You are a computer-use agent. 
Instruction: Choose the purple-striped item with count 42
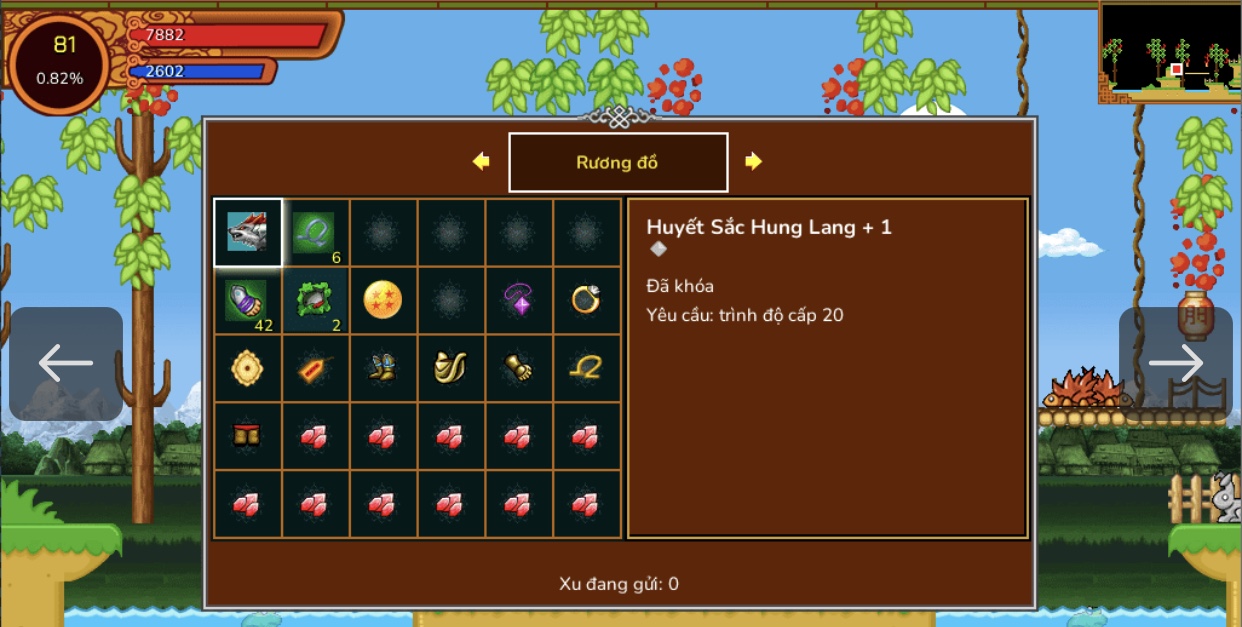(248, 300)
